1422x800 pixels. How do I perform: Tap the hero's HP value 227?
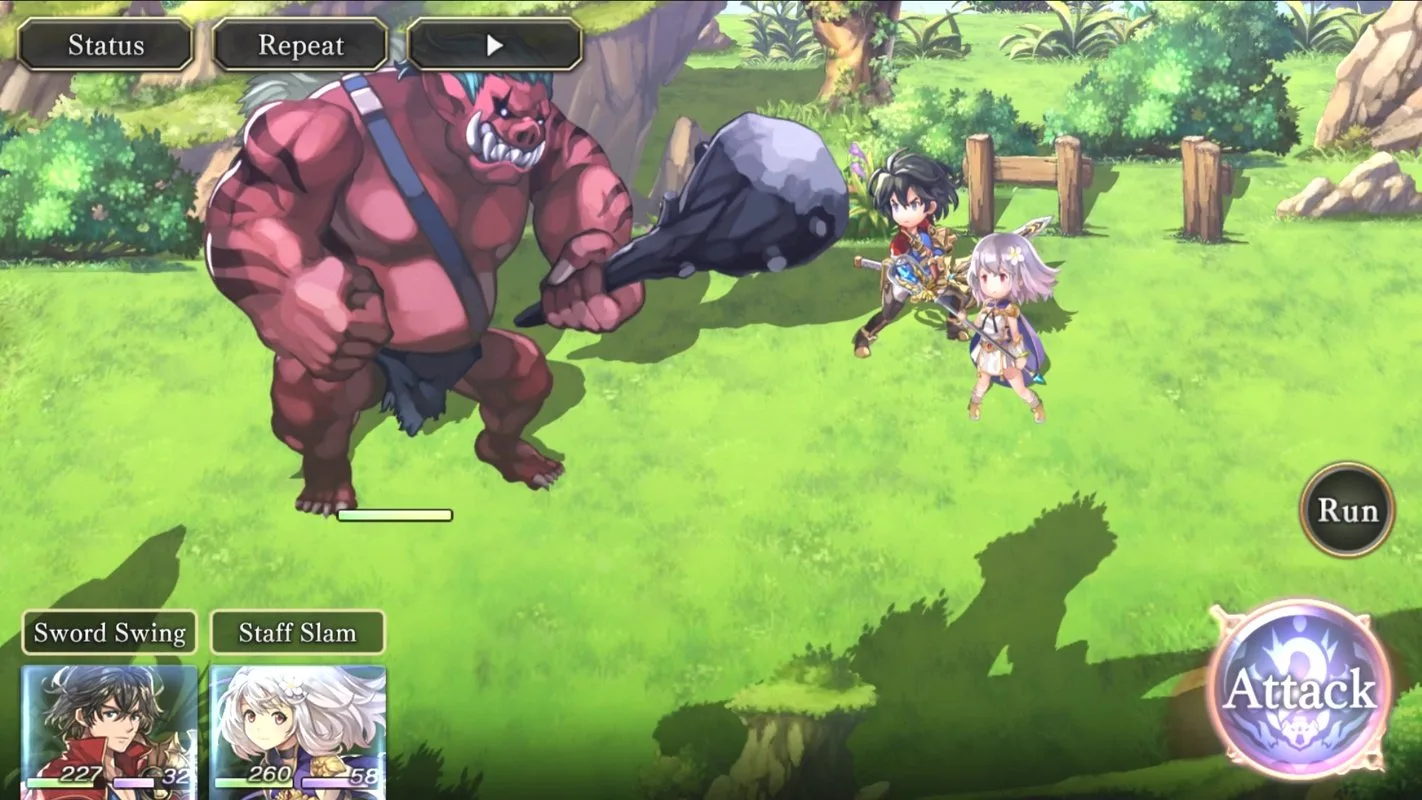click(78, 773)
